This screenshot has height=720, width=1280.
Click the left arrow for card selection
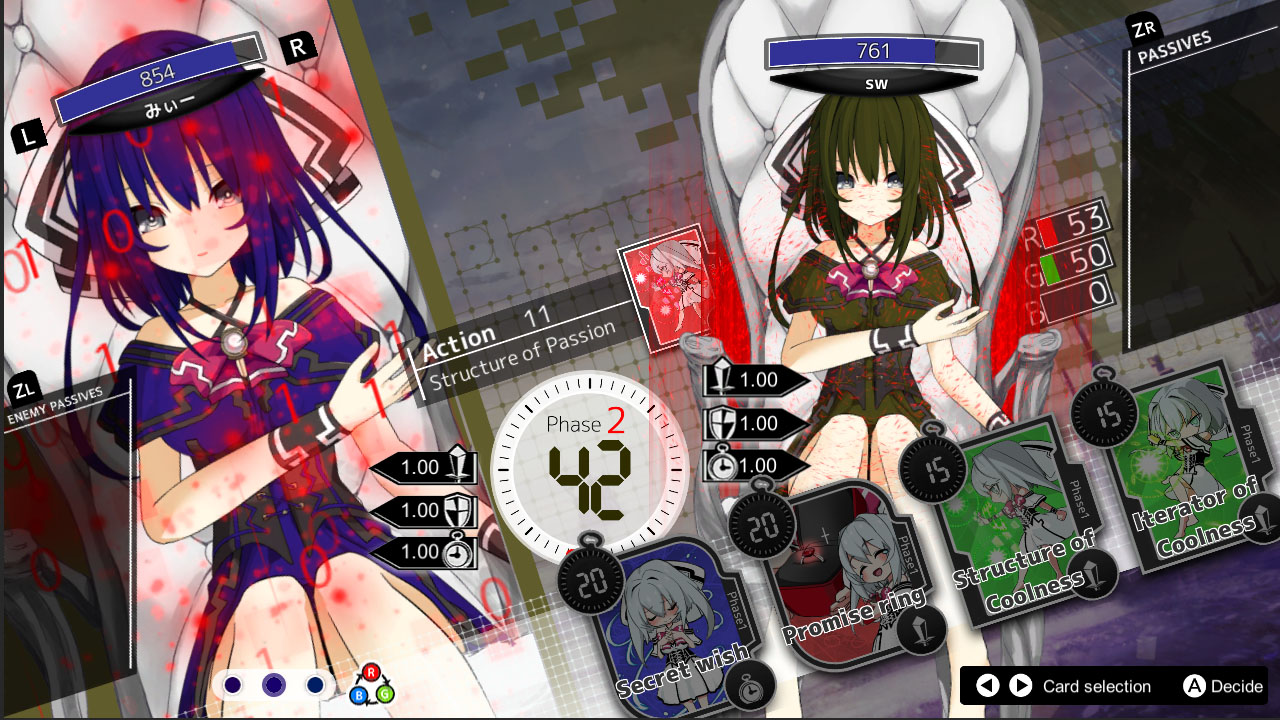click(988, 687)
